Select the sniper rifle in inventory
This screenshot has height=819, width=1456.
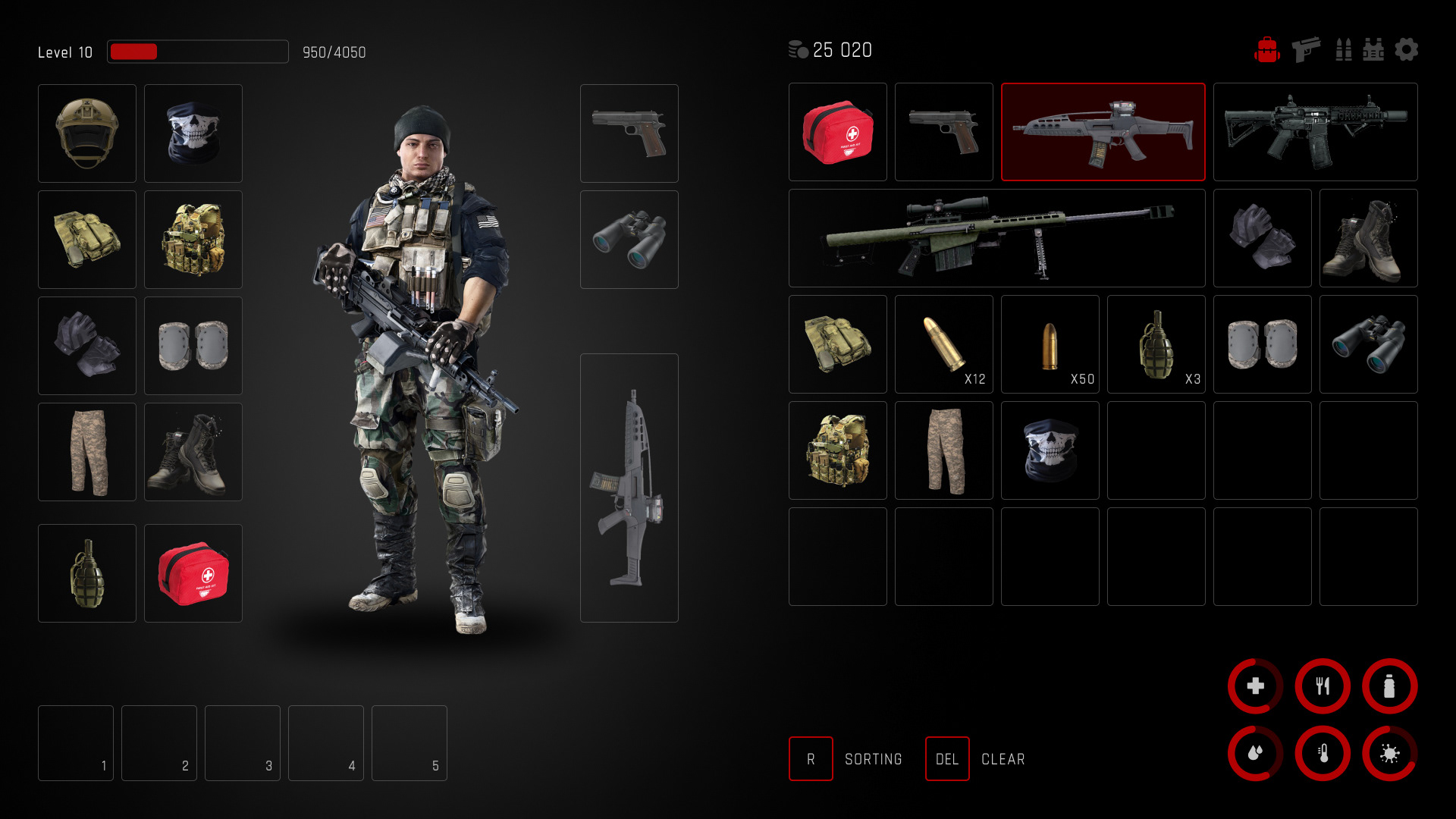tap(996, 238)
